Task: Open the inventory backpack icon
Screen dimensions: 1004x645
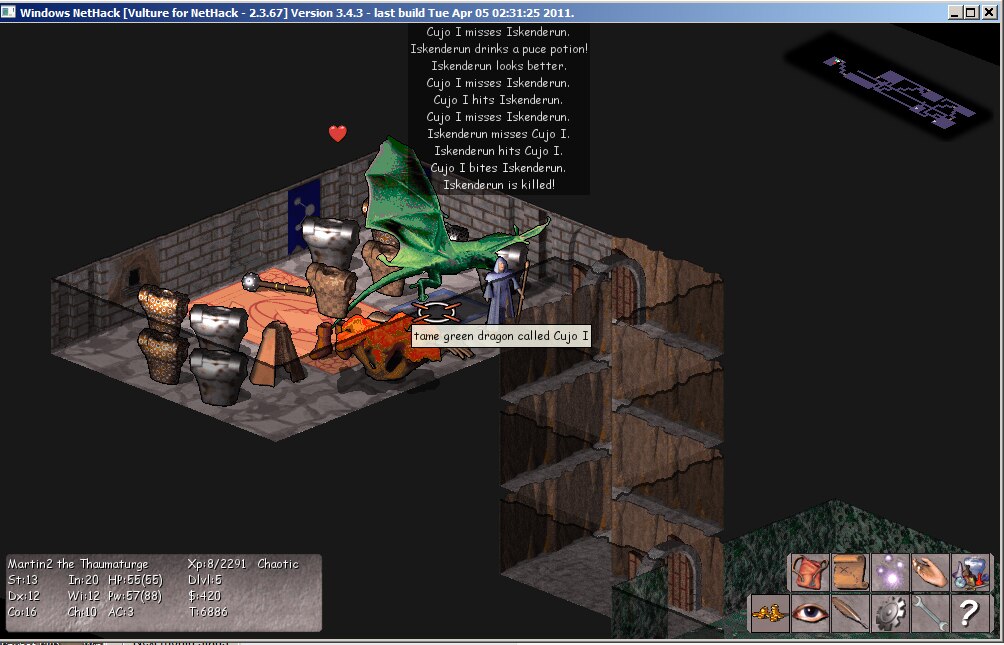Action: pos(810,573)
